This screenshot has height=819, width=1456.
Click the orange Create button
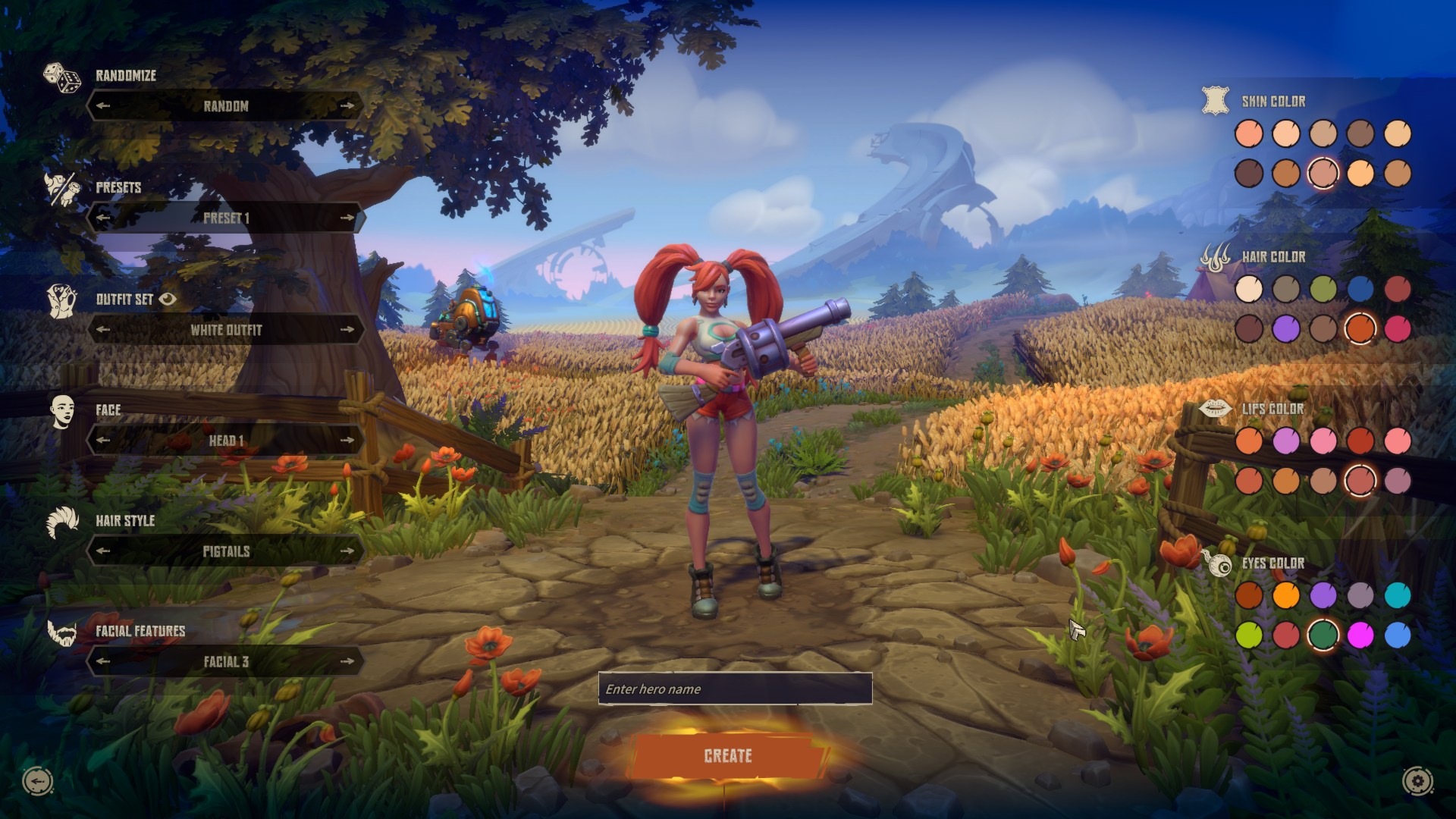[x=728, y=755]
